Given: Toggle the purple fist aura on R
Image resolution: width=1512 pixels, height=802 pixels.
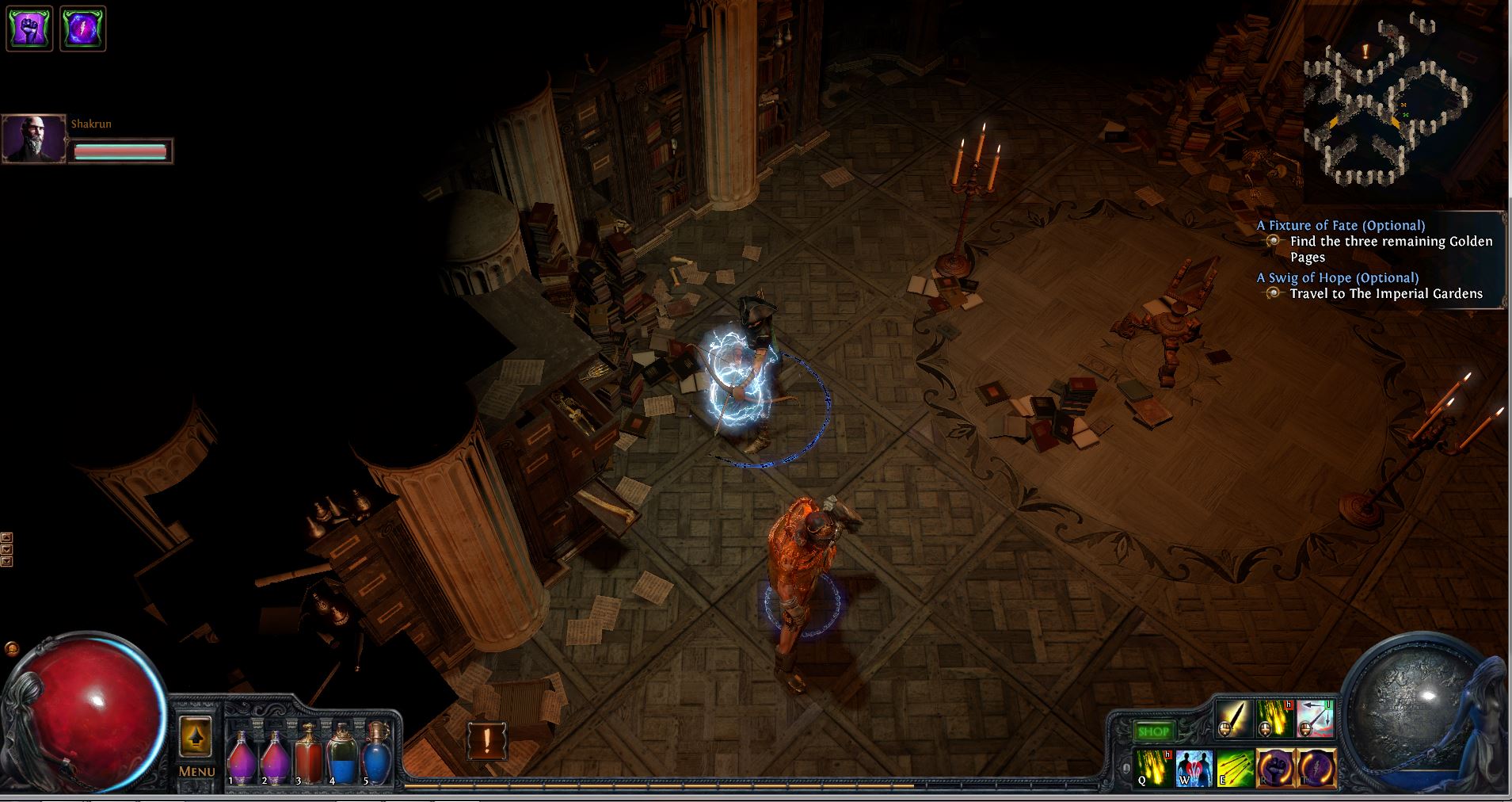Looking at the screenshot, I should point(1275,768).
